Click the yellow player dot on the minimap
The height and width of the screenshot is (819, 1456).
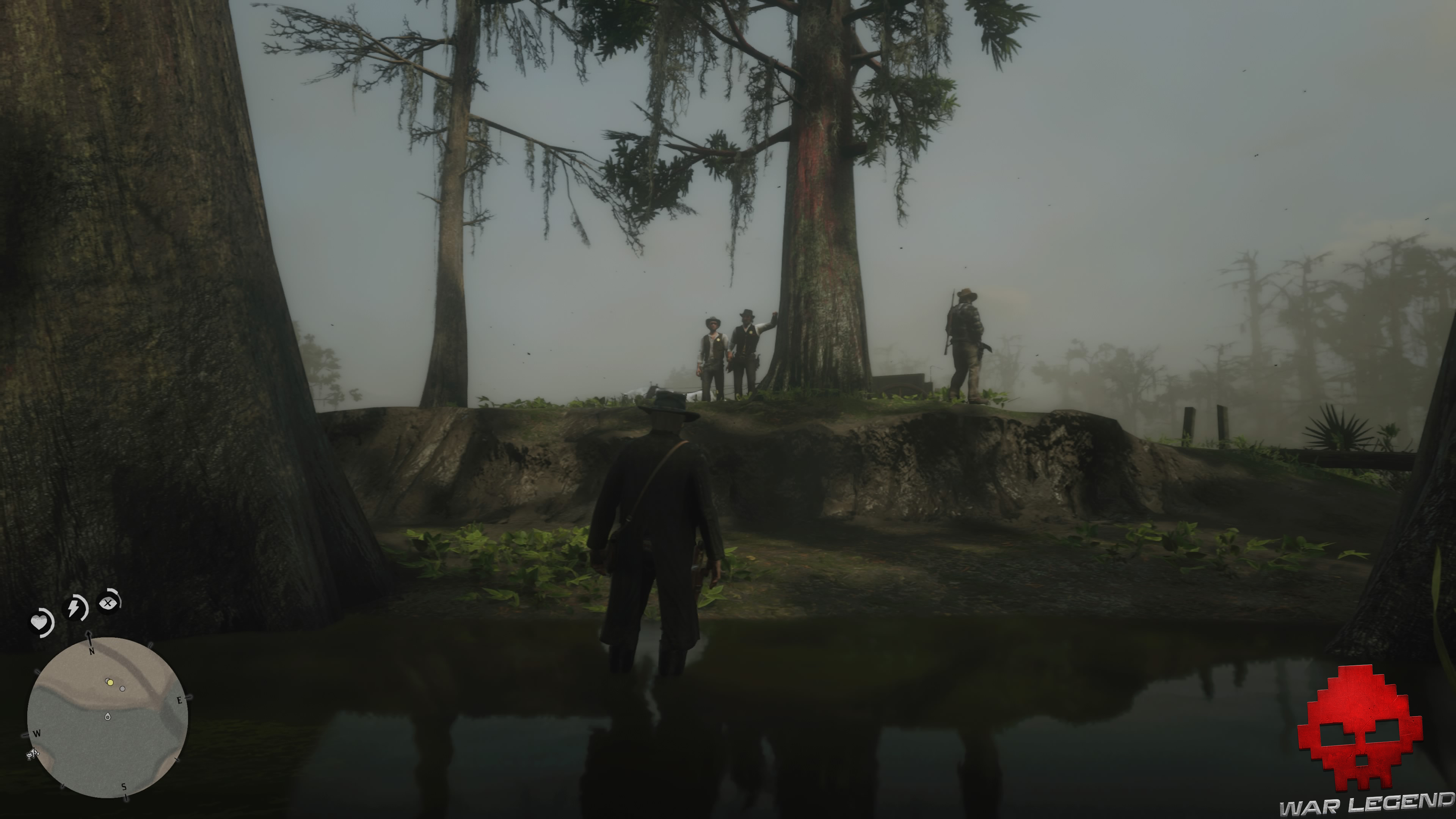[111, 683]
